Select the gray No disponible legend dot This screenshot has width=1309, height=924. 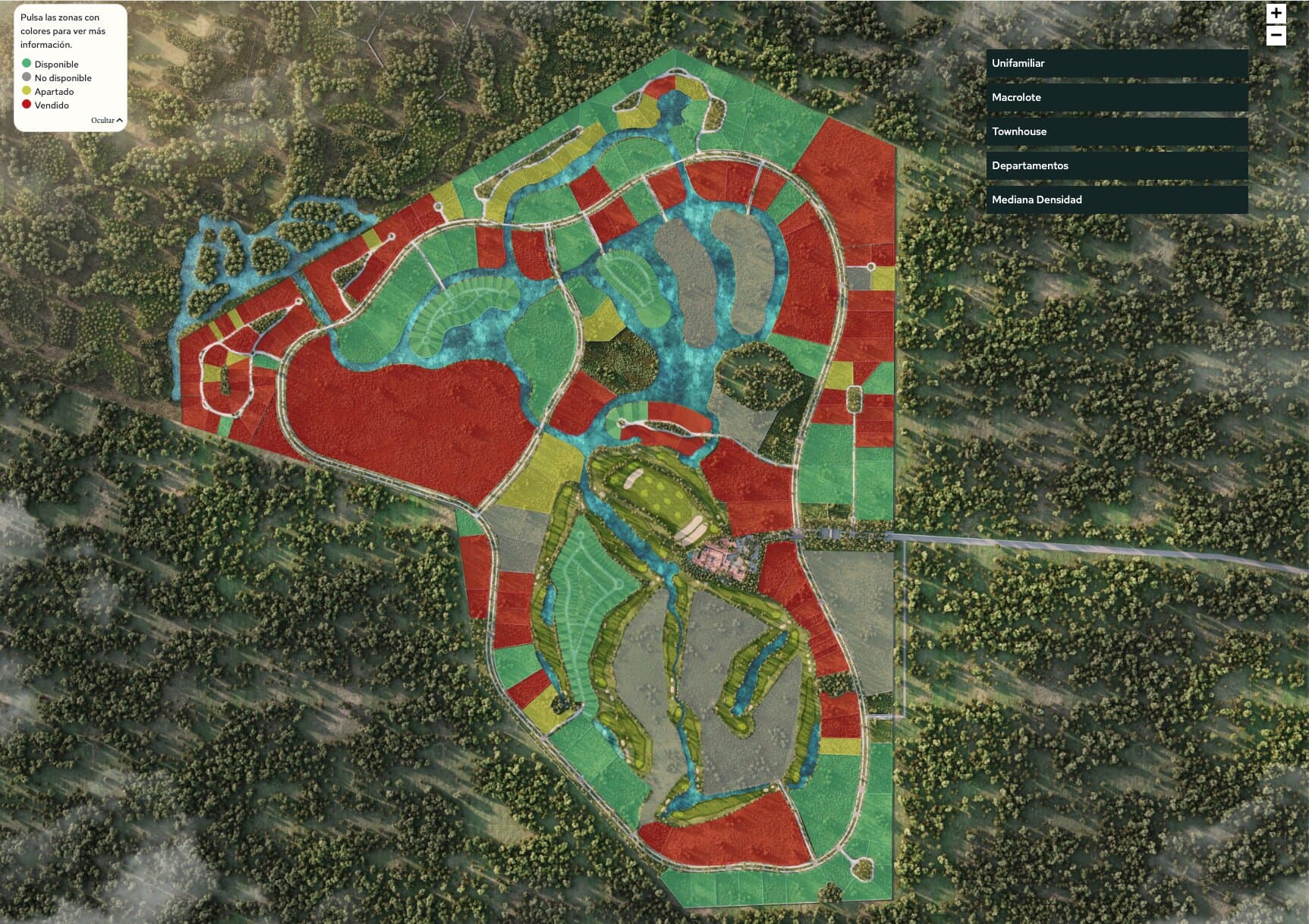[27, 78]
